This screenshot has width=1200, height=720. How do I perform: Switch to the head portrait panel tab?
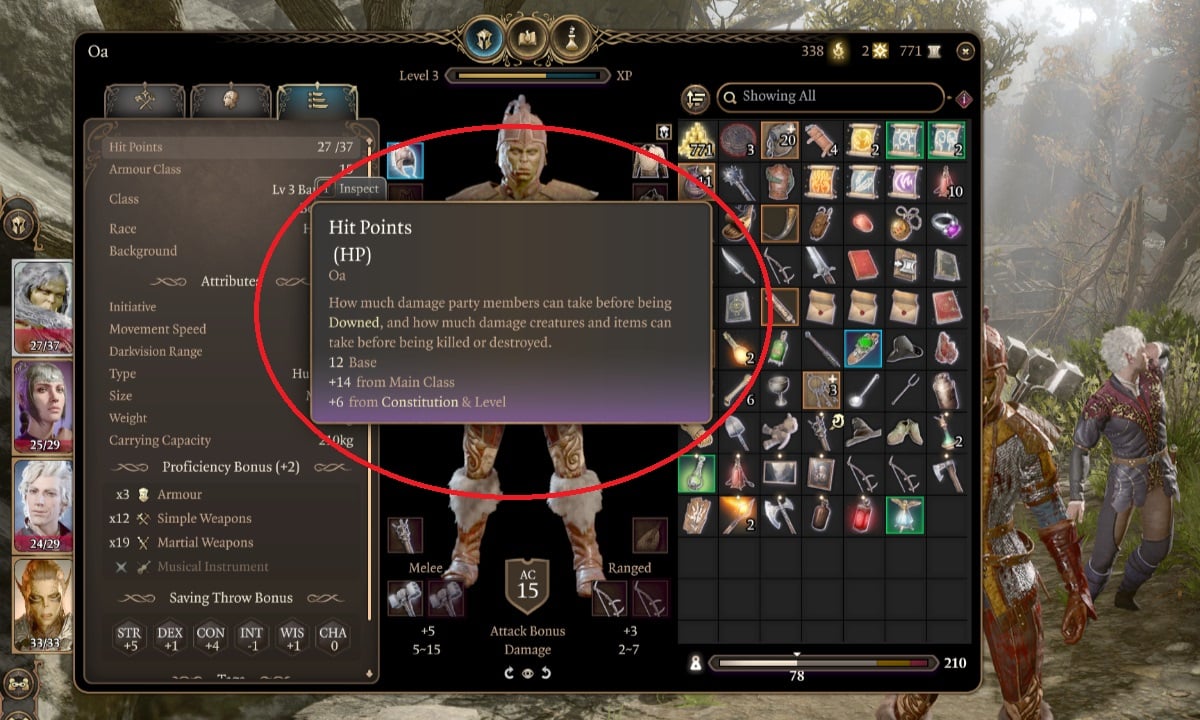tap(230, 100)
